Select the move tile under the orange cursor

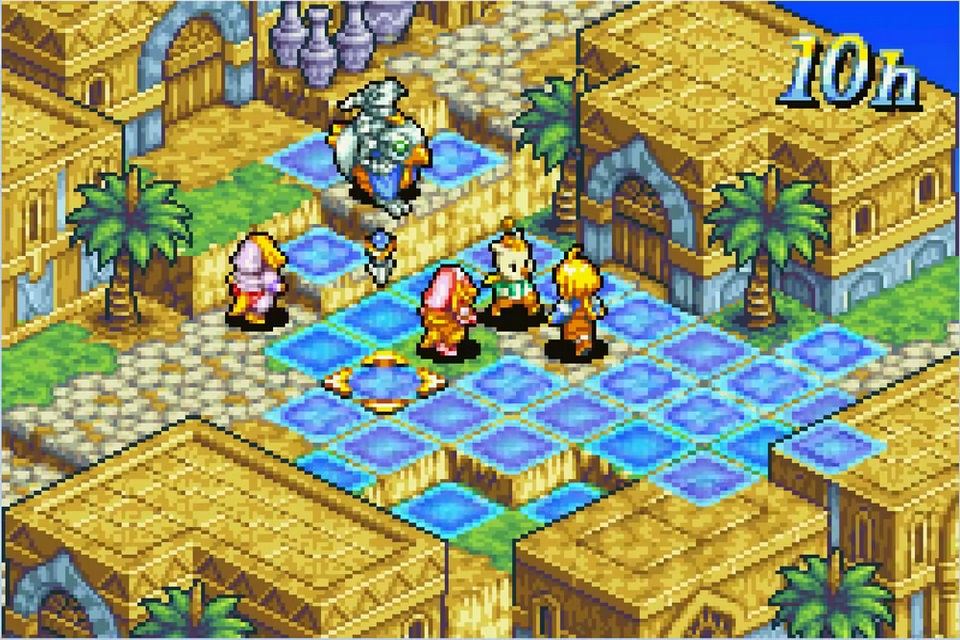tap(383, 380)
